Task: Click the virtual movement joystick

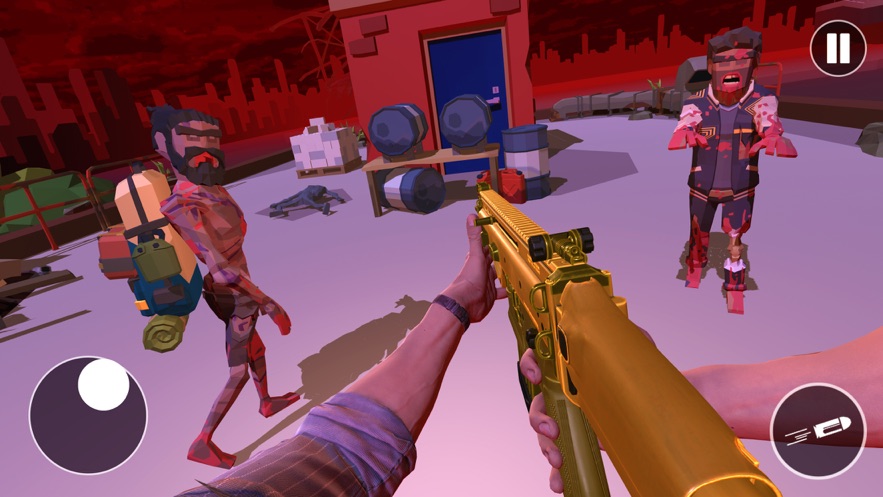Action: [88, 414]
